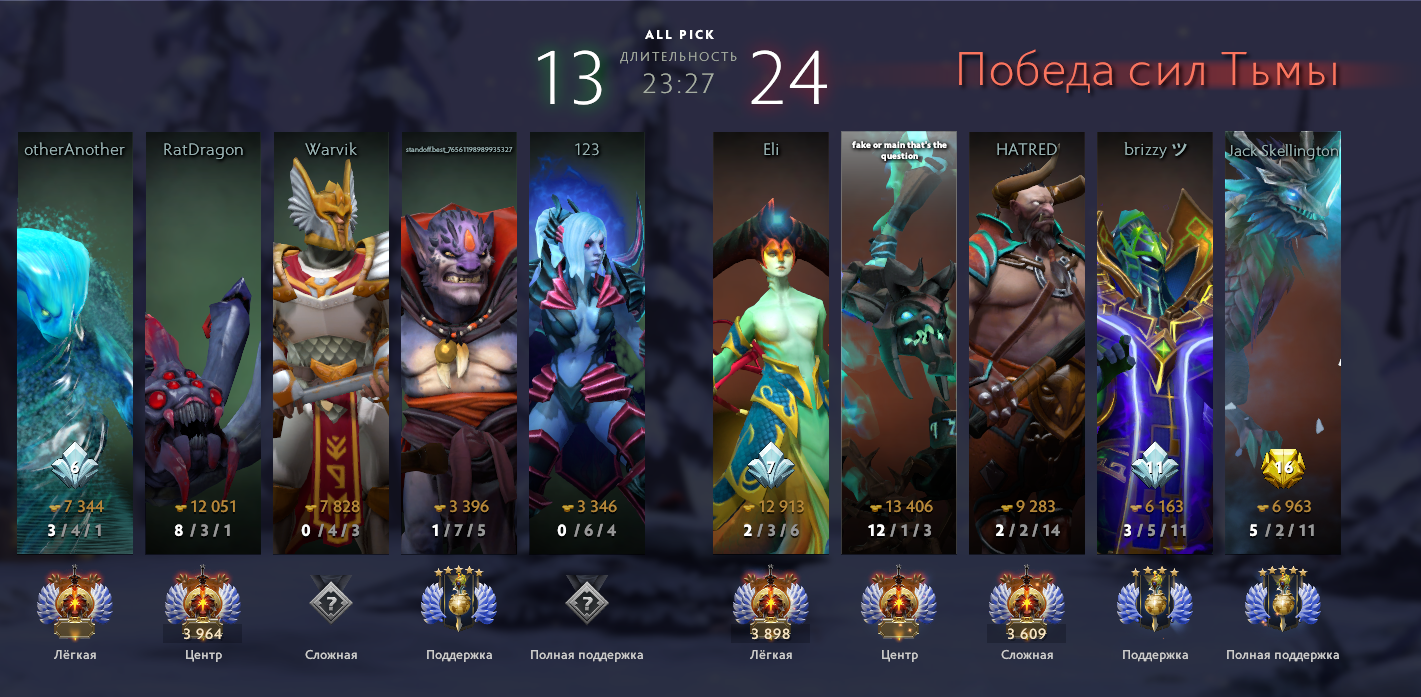This screenshot has width=1421, height=697.
Task: Click the rank medal showing 3 609
Action: (1027, 605)
